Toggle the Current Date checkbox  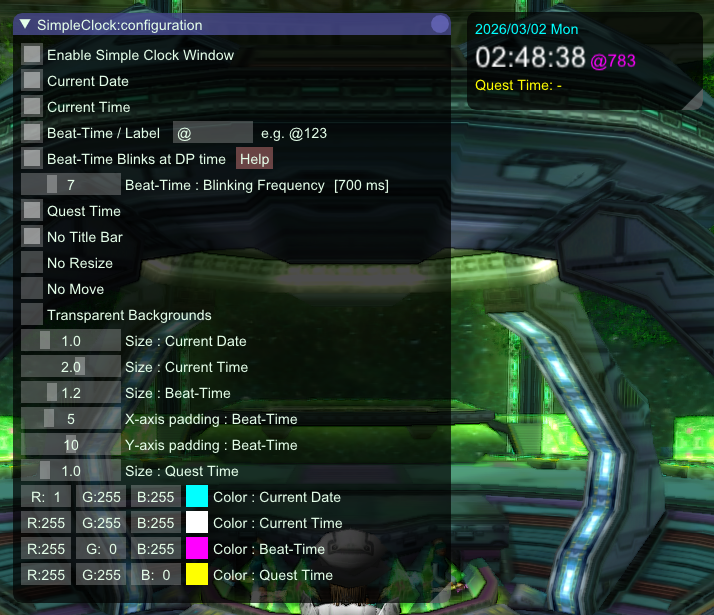(32, 81)
